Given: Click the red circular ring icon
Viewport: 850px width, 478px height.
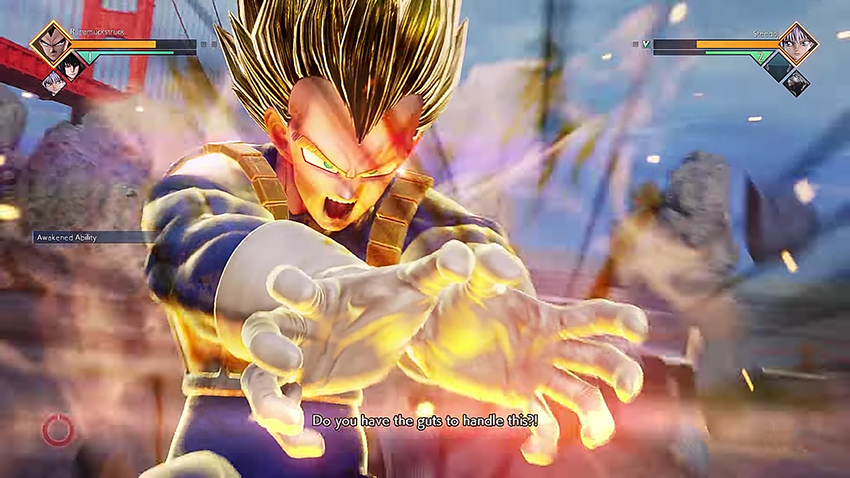Looking at the screenshot, I should click(x=58, y=431).
